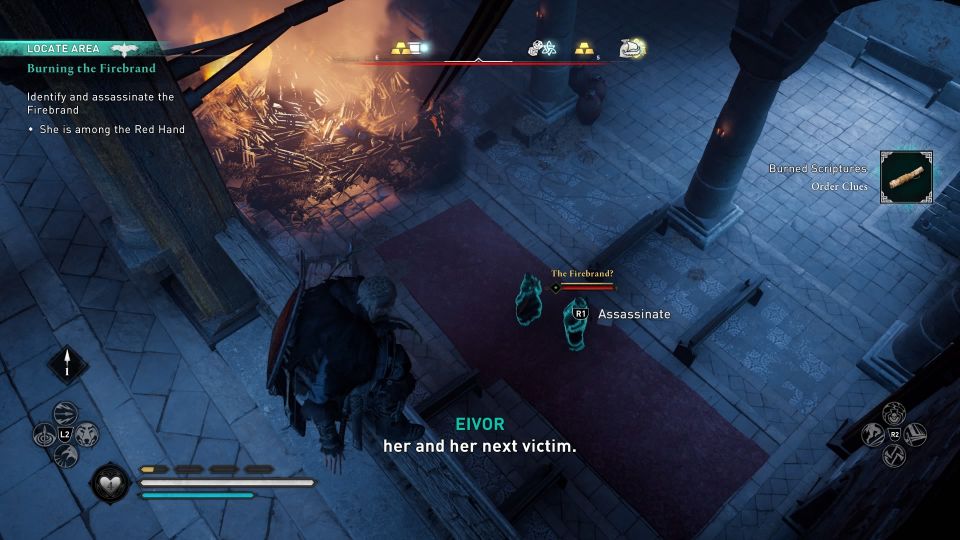Activate the triple-arrow ranged ability
Viewport: 960px width, 540px height.
[65, 413]
